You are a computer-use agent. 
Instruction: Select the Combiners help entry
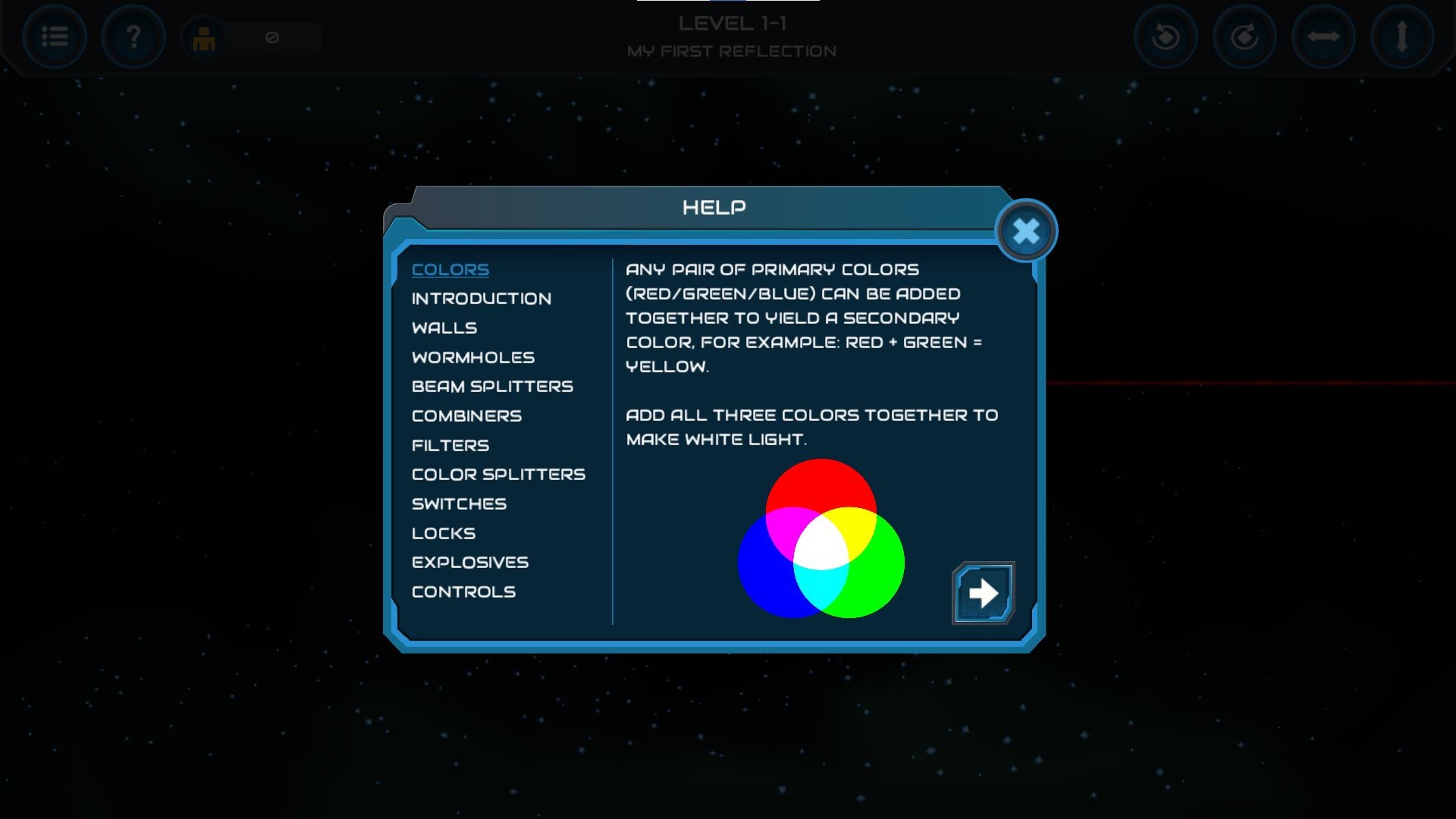[x=466, y=416]
